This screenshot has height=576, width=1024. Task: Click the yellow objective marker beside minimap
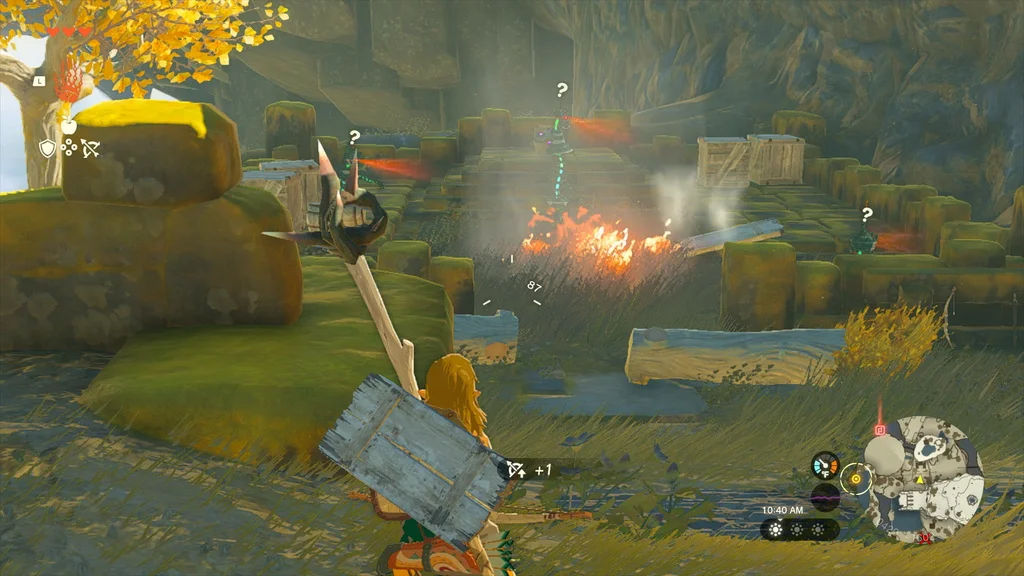tap(856, 479)
